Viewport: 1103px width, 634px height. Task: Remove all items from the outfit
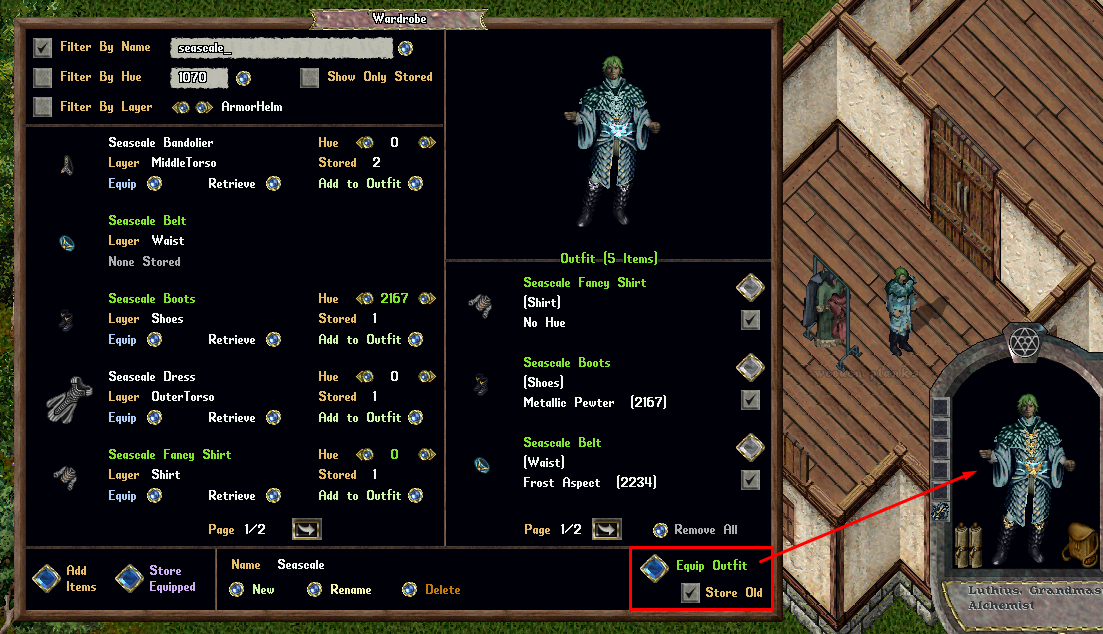coord(660,530)
